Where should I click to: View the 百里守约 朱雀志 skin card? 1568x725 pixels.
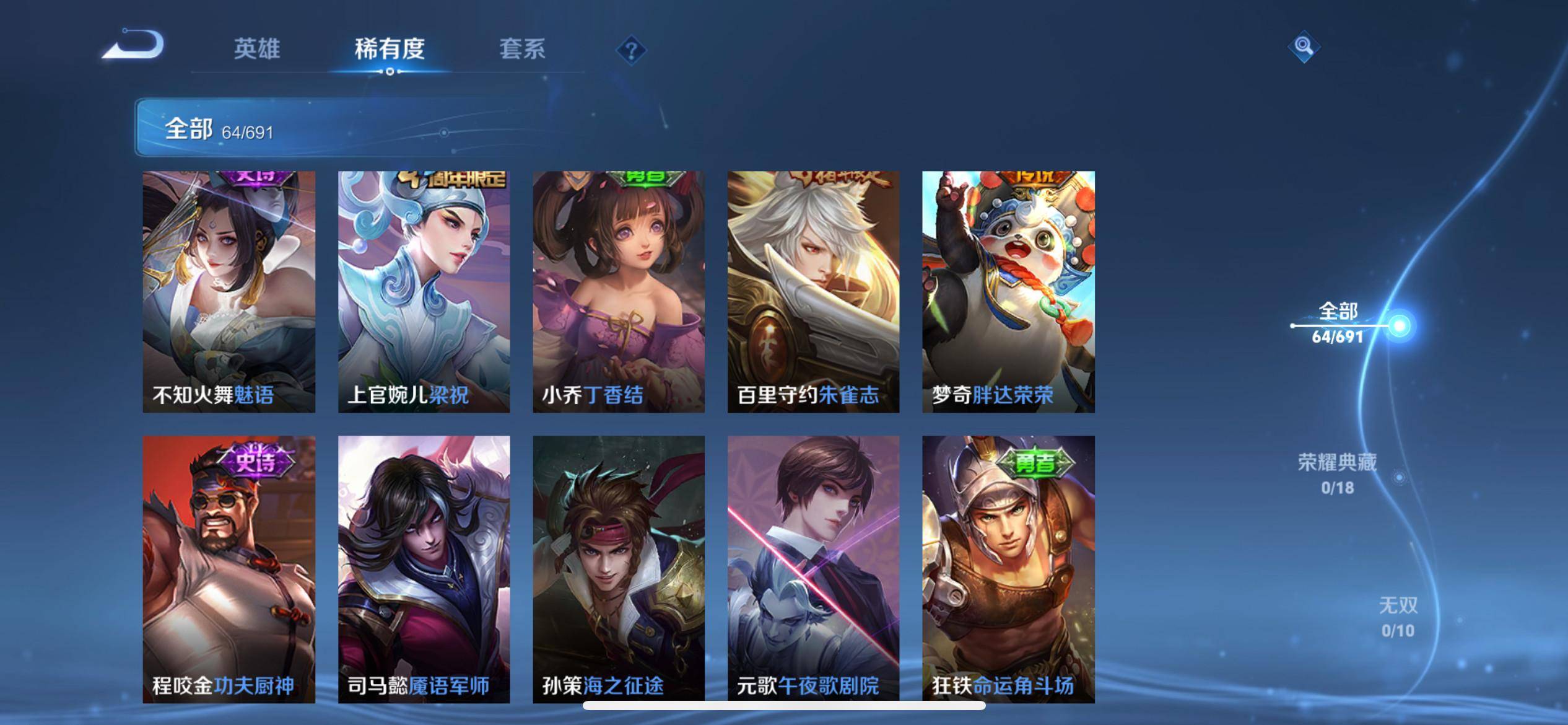coord(813,291)
